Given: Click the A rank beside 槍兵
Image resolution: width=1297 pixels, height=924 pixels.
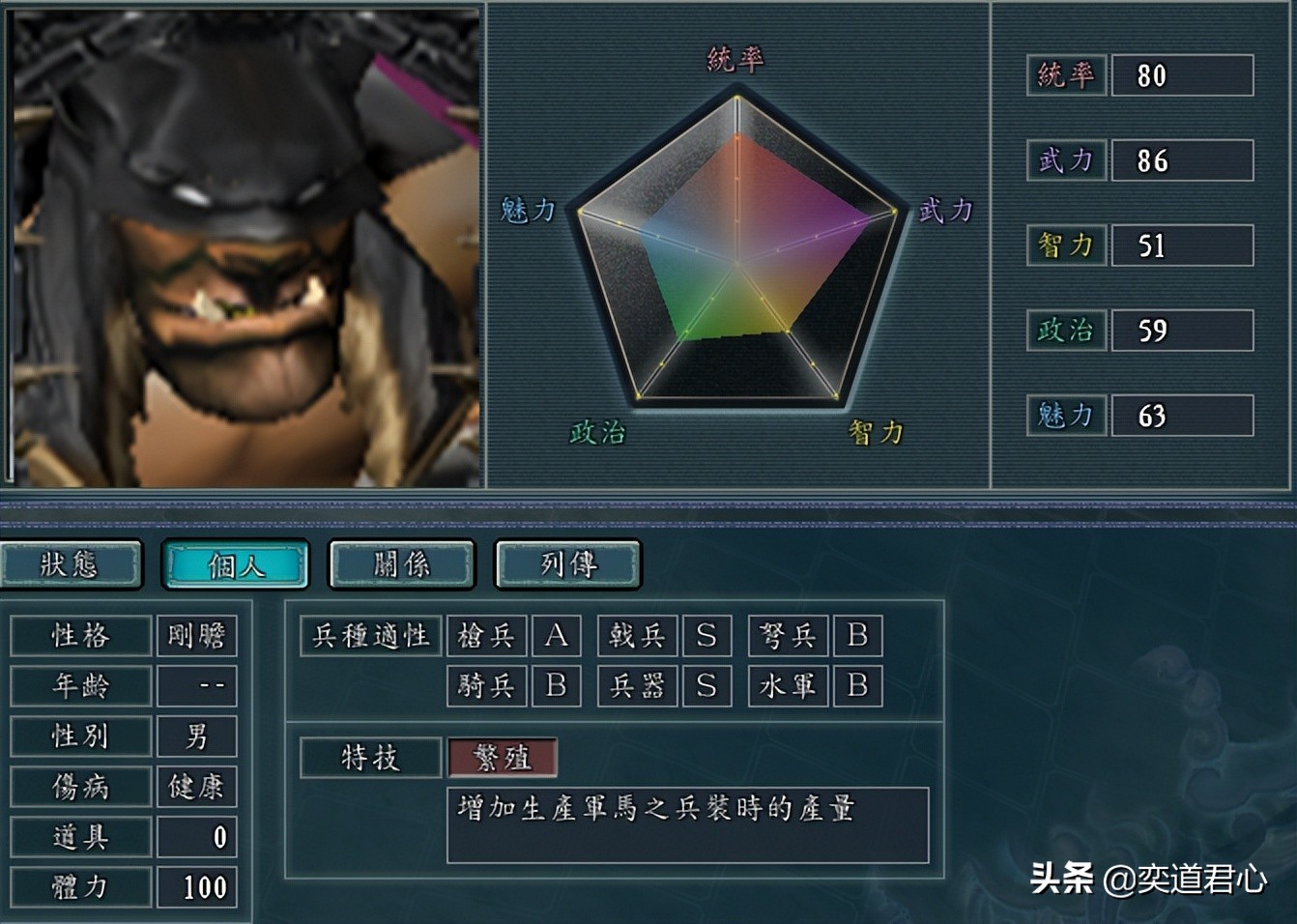Looking at the screenshot, I should (x=556, y=636).
